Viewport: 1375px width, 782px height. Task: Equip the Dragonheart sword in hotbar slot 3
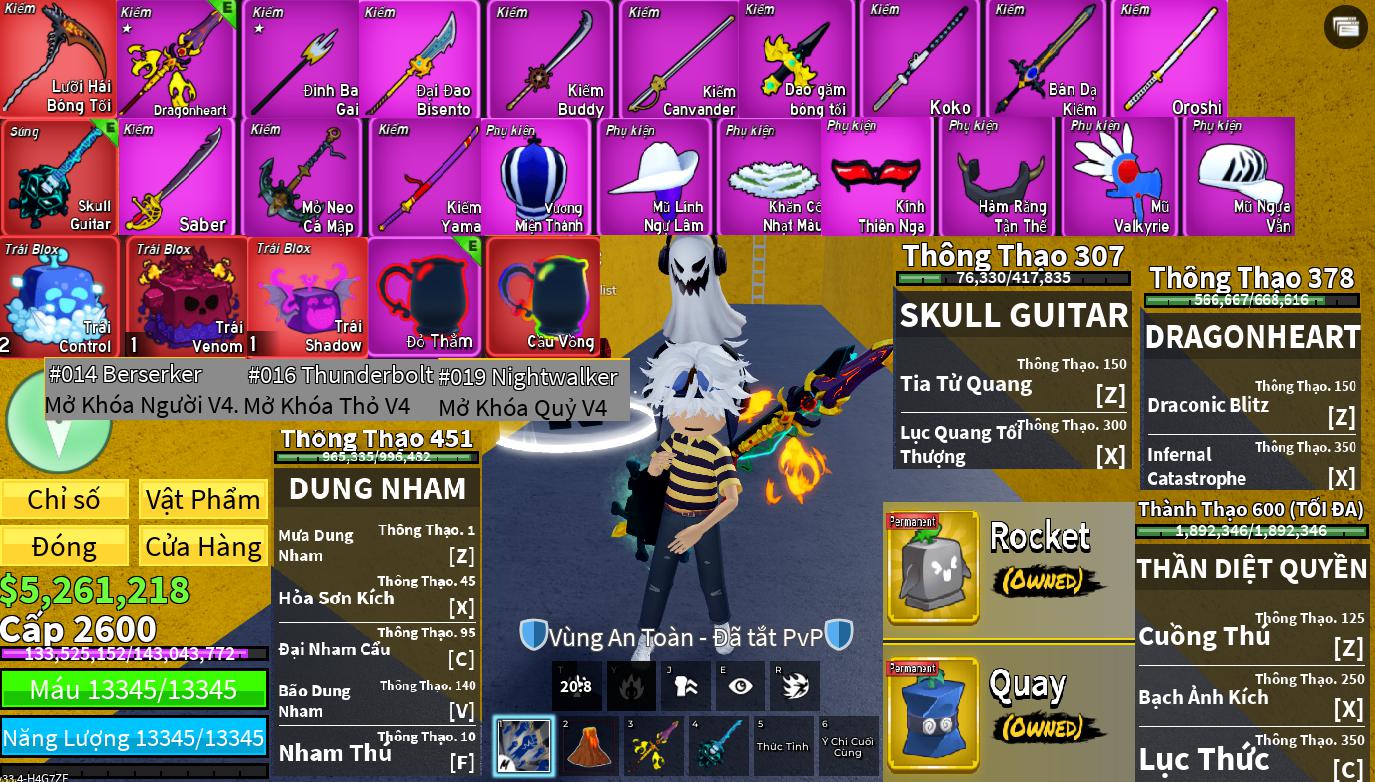(653, 746)
